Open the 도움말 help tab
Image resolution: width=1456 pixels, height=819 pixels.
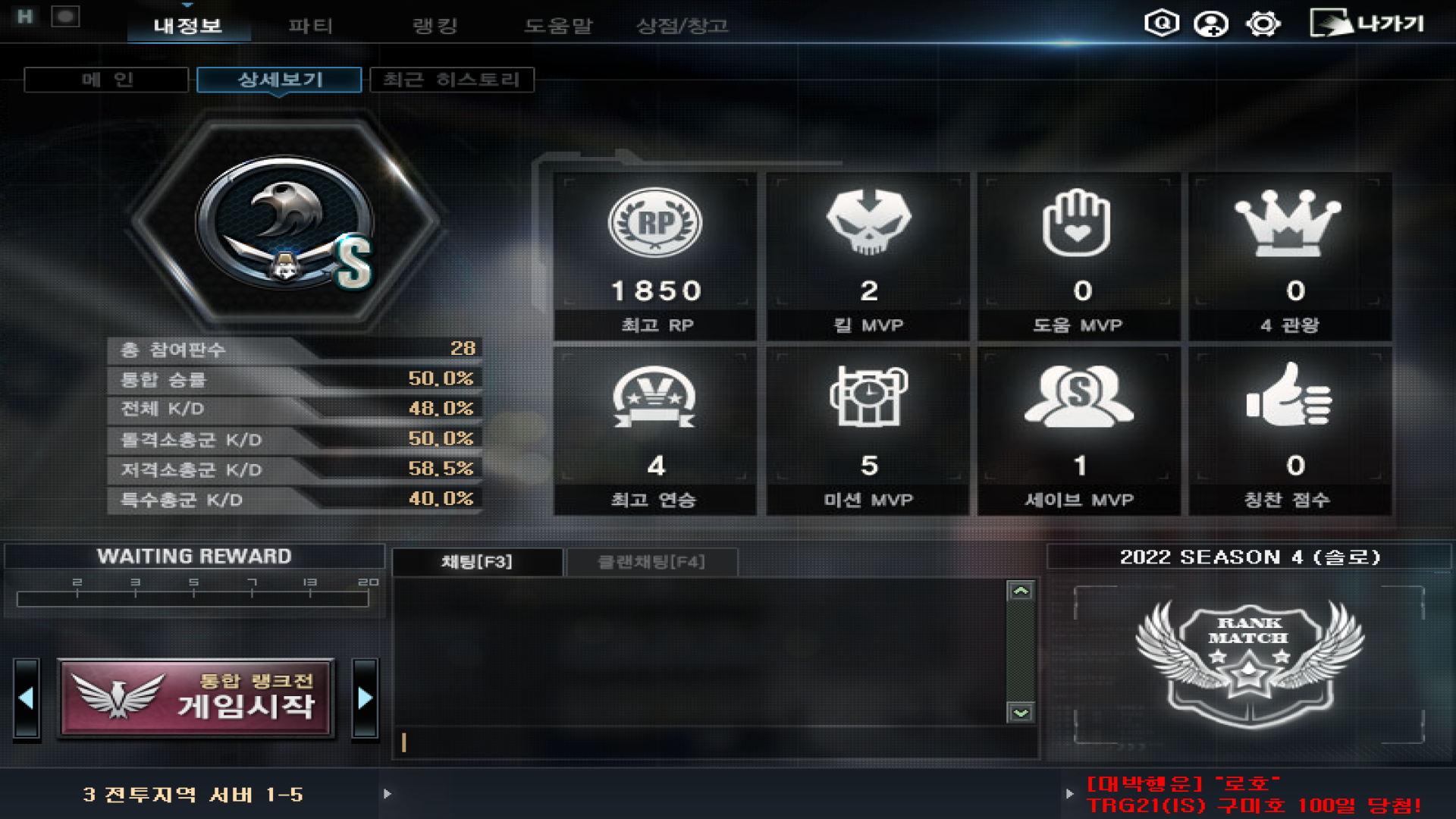click(x=558, y=26)
